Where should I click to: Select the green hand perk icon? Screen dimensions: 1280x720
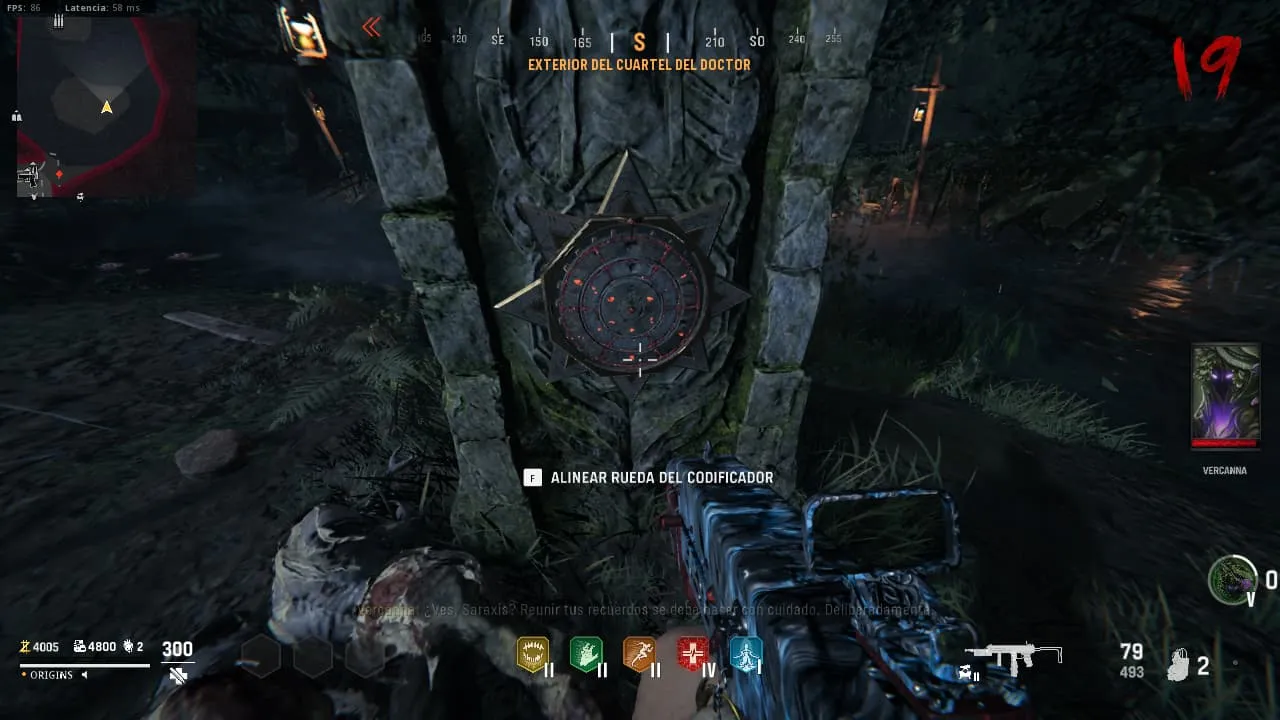click(x=585, y=654)
